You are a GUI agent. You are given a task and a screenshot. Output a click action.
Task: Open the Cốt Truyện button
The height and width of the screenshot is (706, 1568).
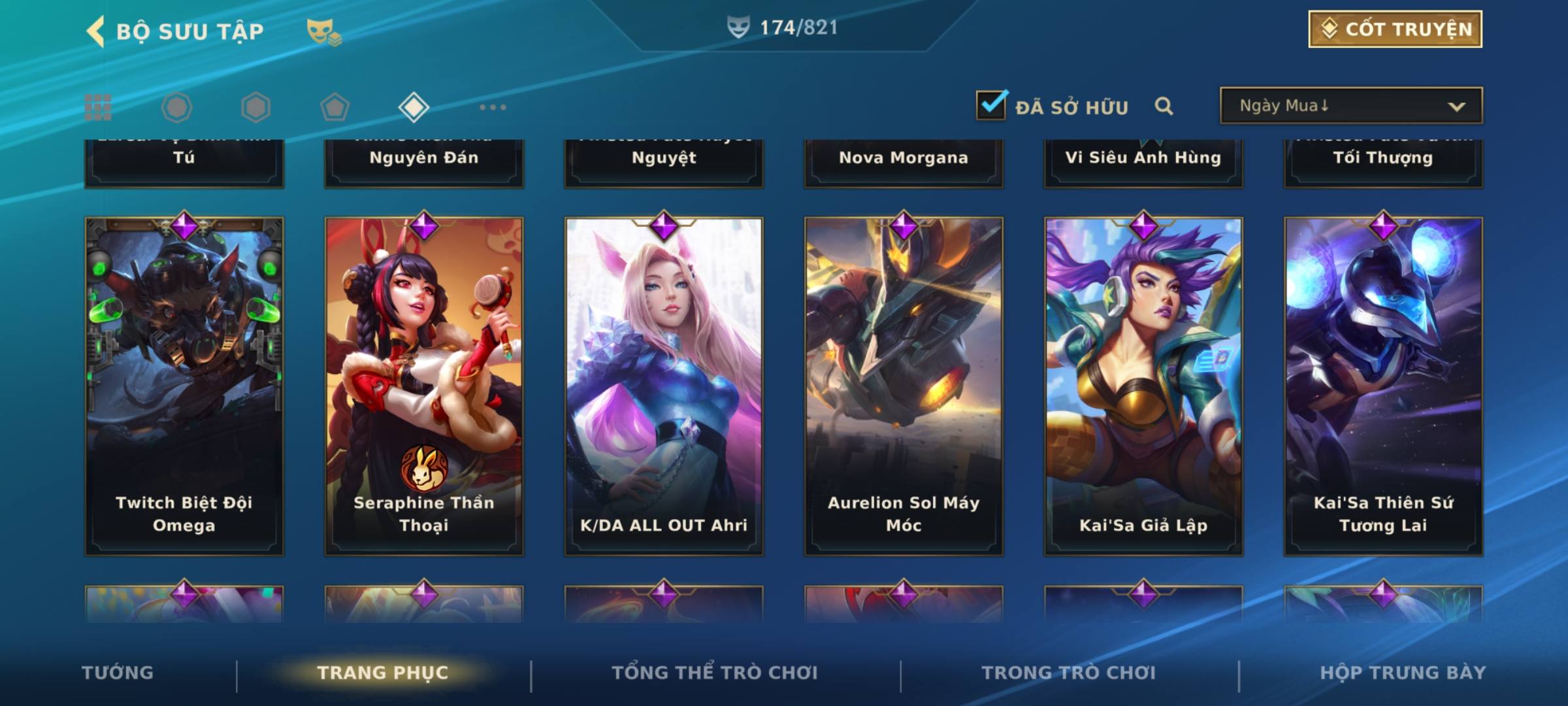tap(1395, 29)
